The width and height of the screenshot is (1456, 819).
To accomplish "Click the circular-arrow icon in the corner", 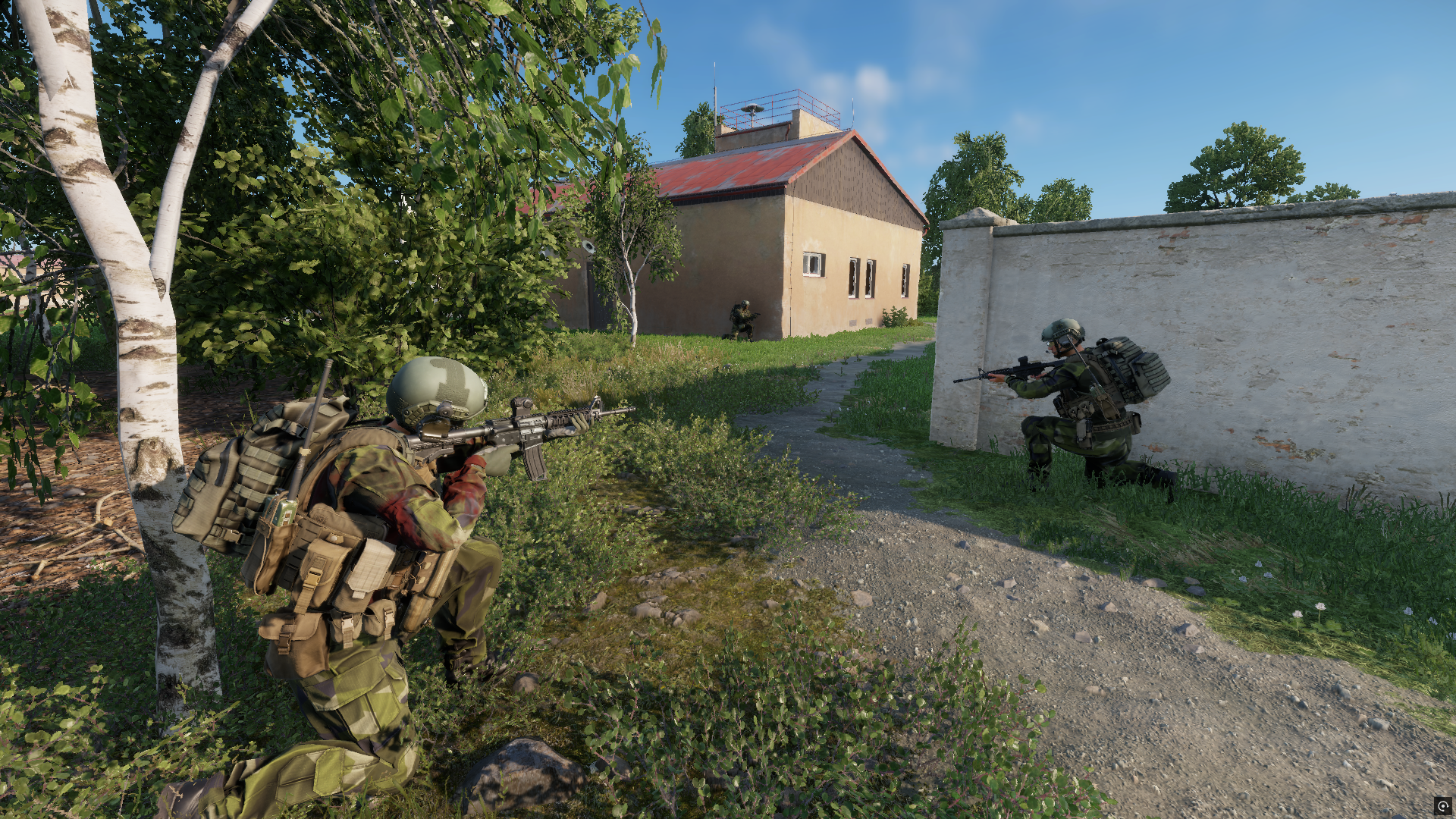I will (1442, 805).
